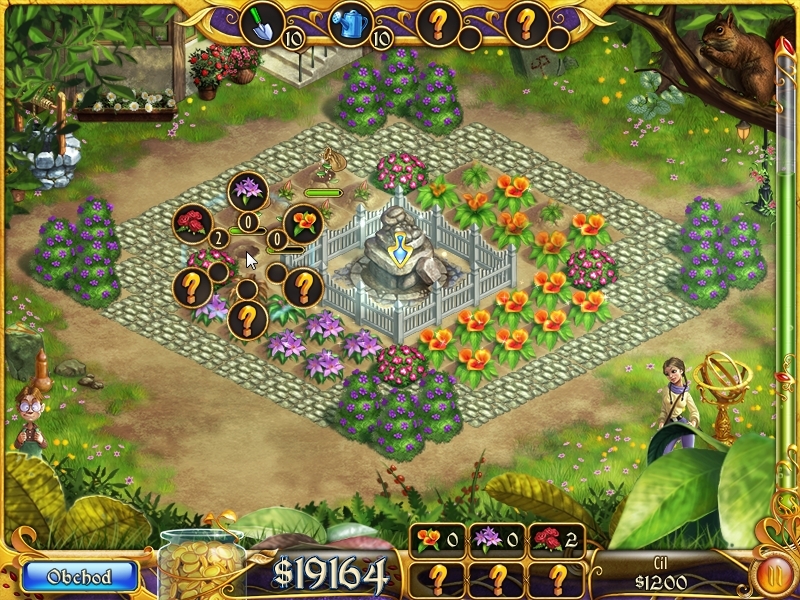Select the shovel tool

click(261, 24)
